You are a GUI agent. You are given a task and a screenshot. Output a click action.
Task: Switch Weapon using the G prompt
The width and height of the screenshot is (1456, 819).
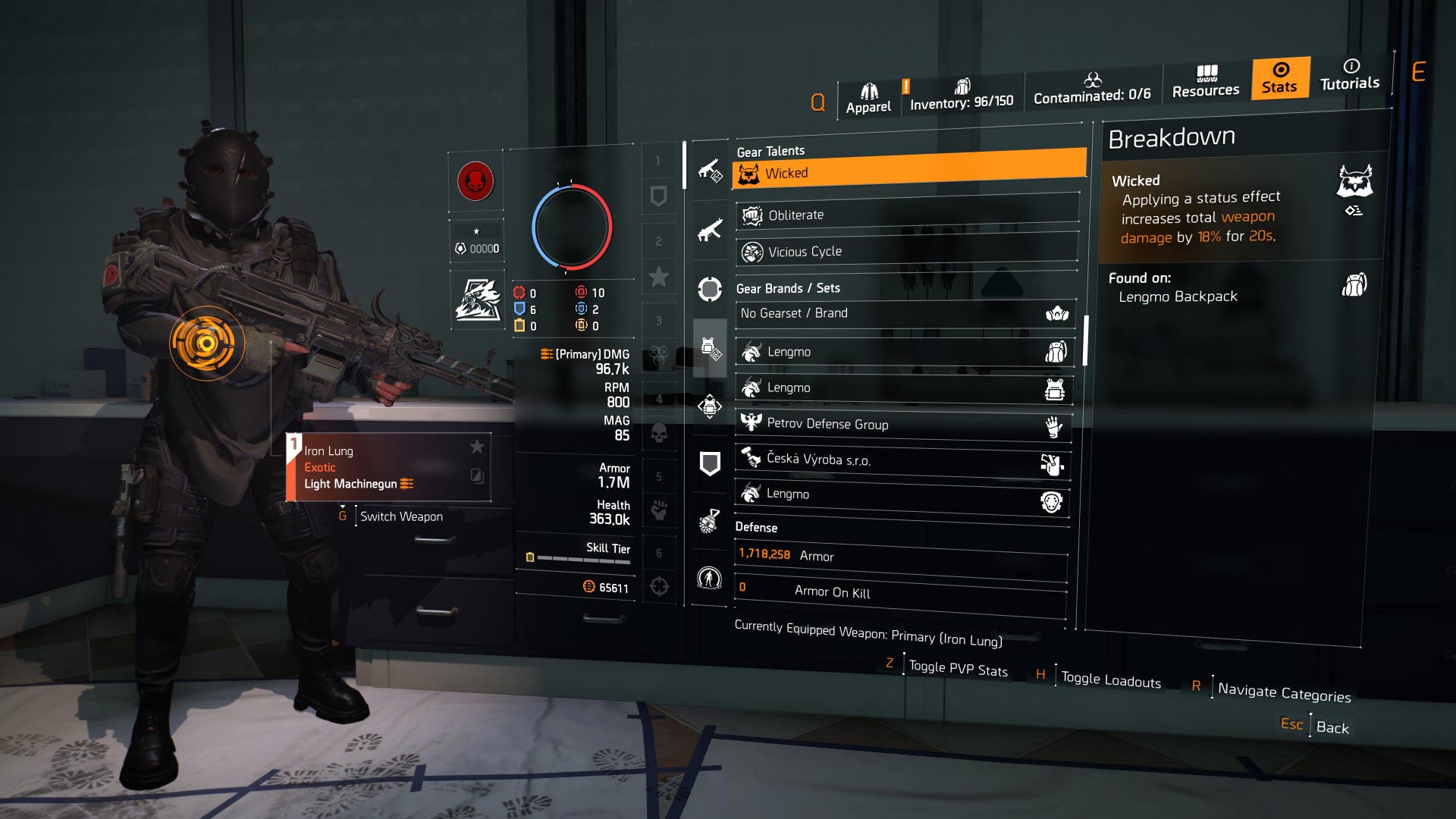pos(401,516)
